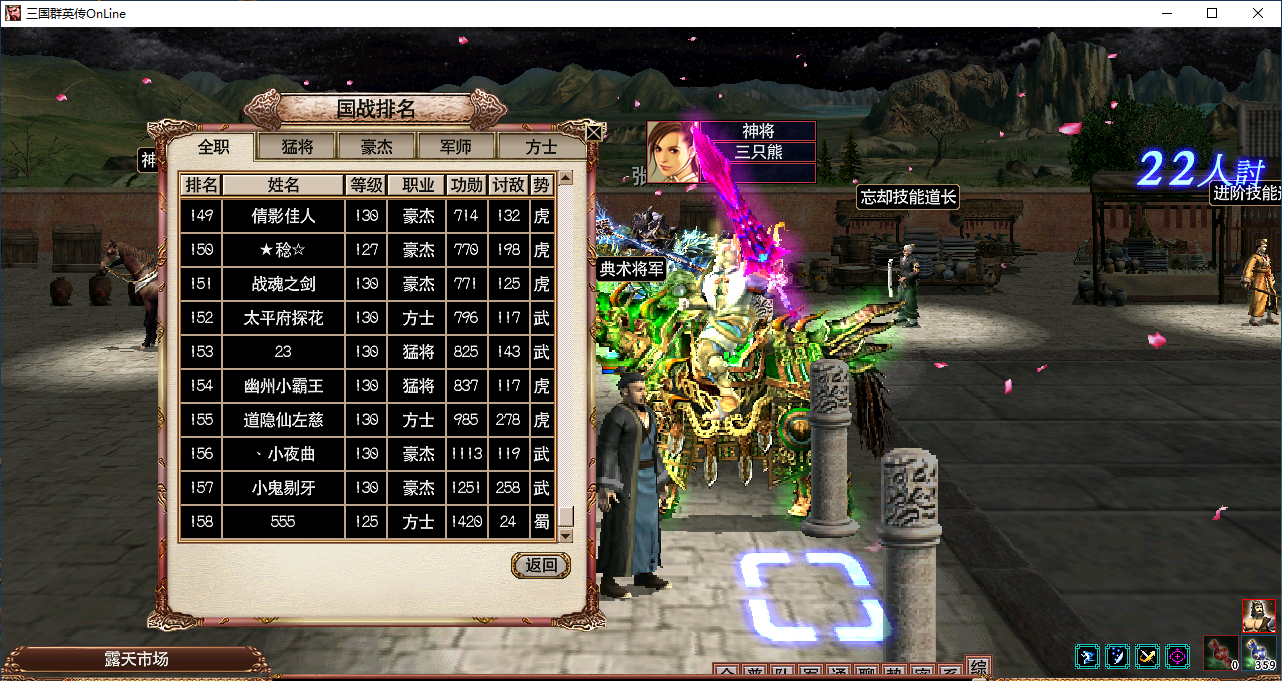Choose the 道隐仙左慈 row
This screenshot has width=1282, height=681.
pos(283,420)
